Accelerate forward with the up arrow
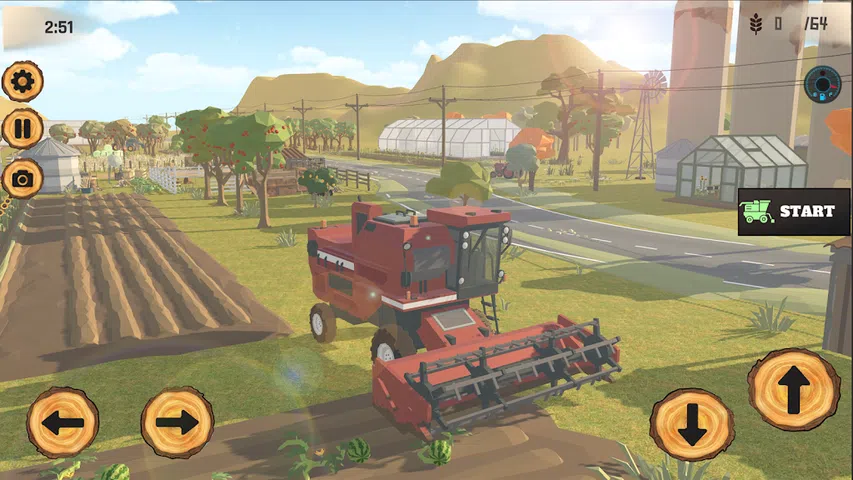 click(x=794, y=389)
